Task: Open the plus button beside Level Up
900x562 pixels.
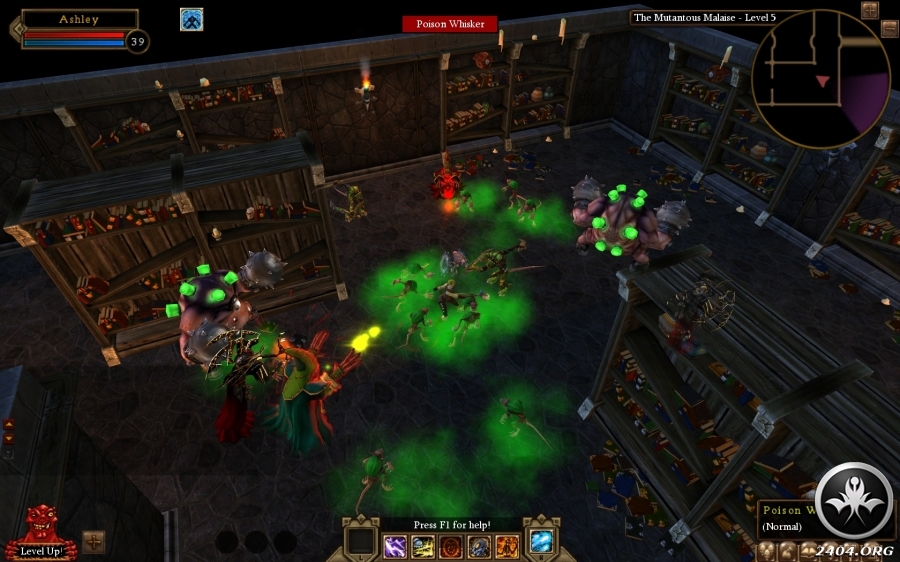Action: 94,541
